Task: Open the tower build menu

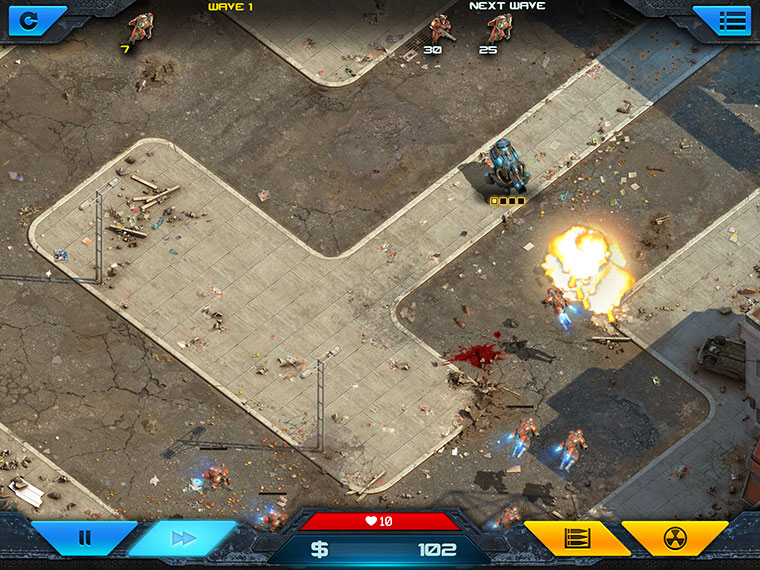Action: (576, 538)
